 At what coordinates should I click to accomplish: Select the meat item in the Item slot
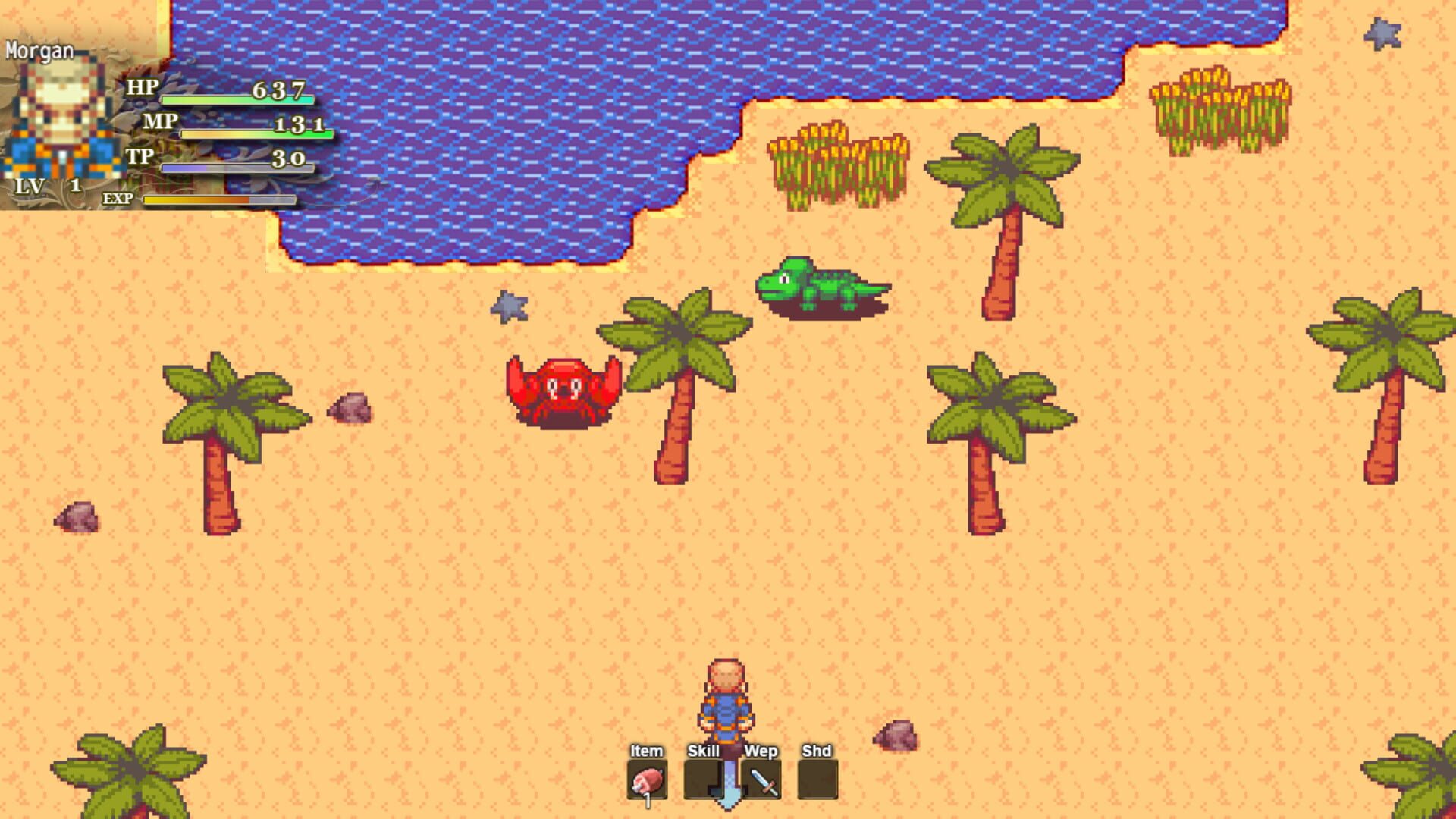[646, 783]
